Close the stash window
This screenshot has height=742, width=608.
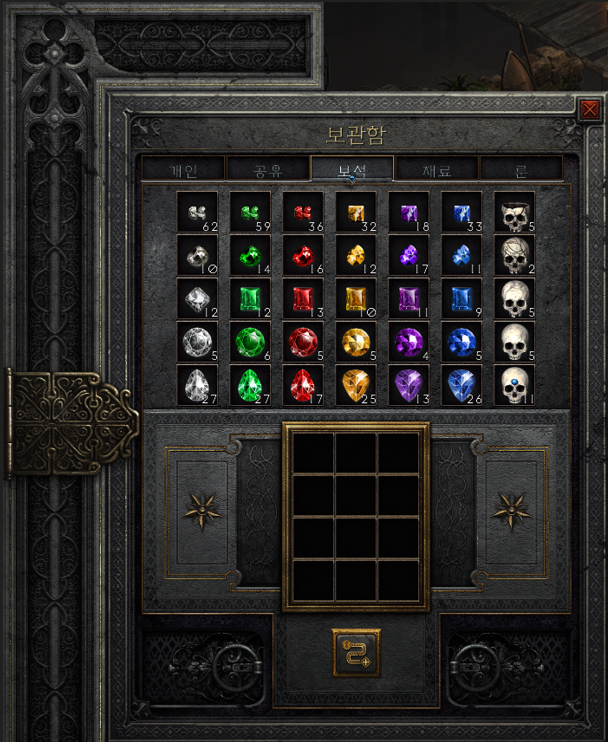(x=590, y=109)
